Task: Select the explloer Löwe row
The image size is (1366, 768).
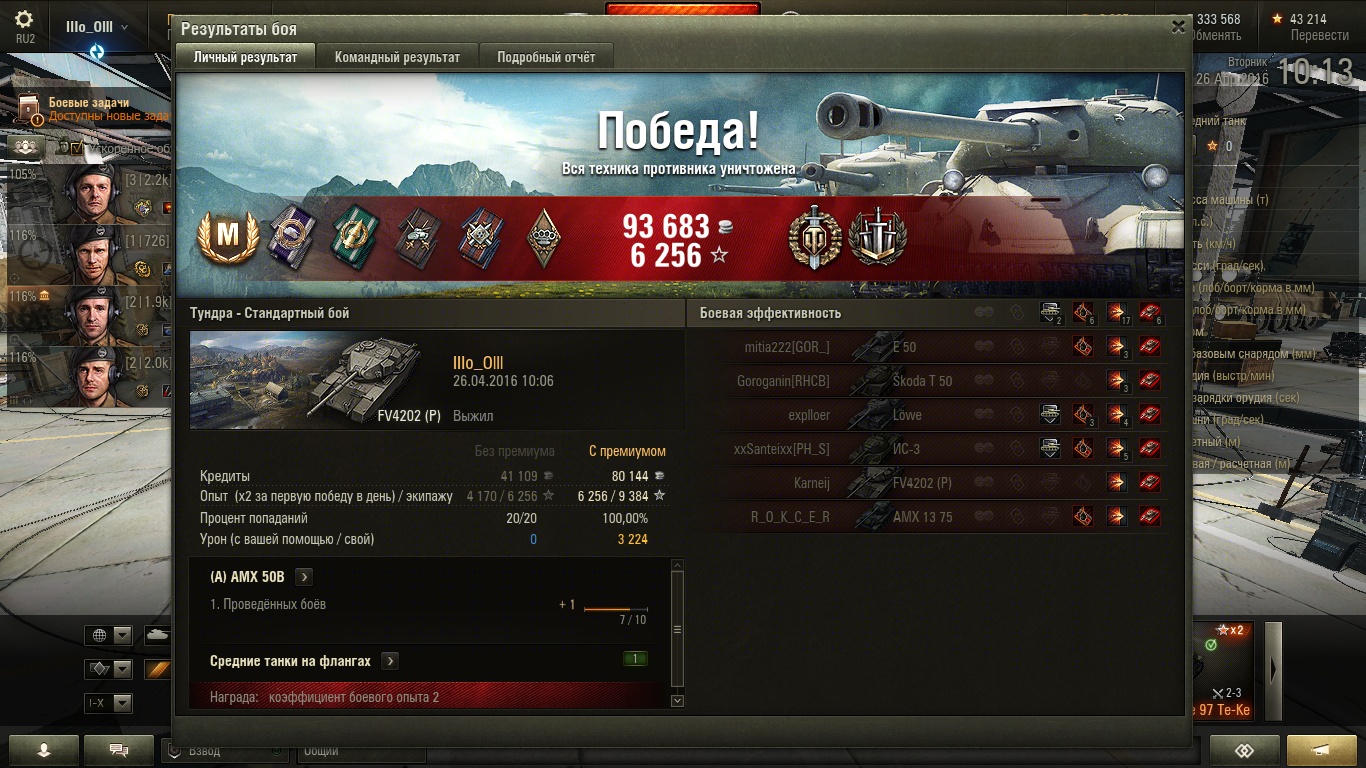Action: [940, 415]
